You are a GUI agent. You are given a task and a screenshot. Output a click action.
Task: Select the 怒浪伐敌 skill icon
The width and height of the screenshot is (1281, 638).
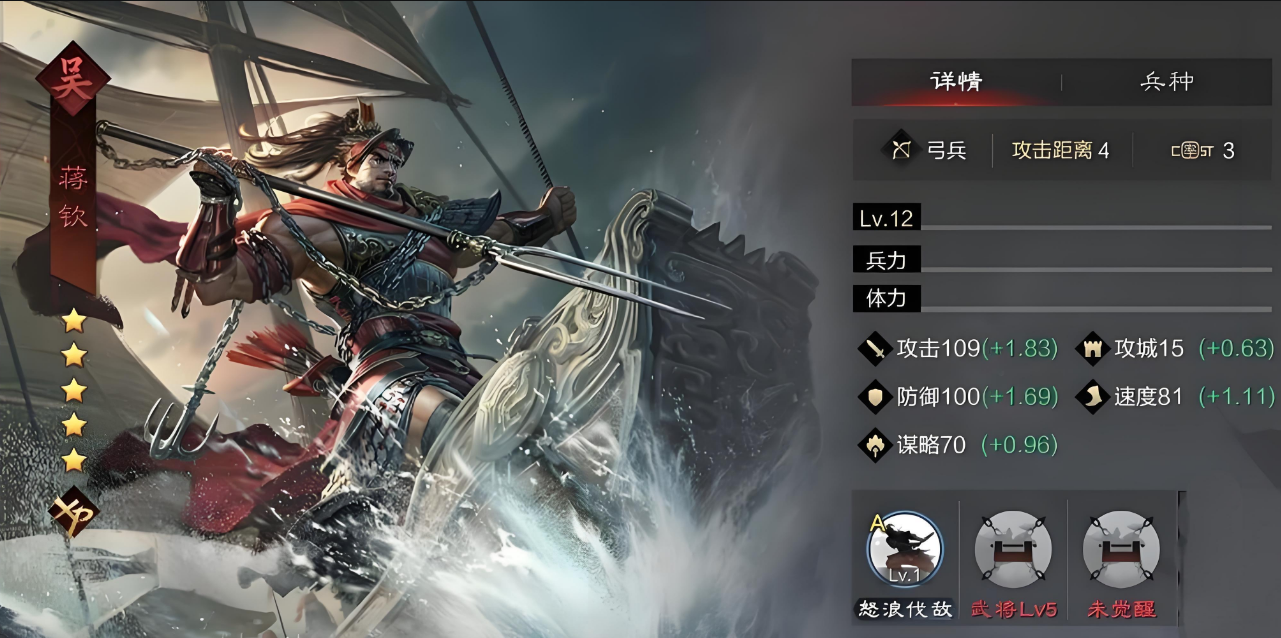click(x=905, y=550)
